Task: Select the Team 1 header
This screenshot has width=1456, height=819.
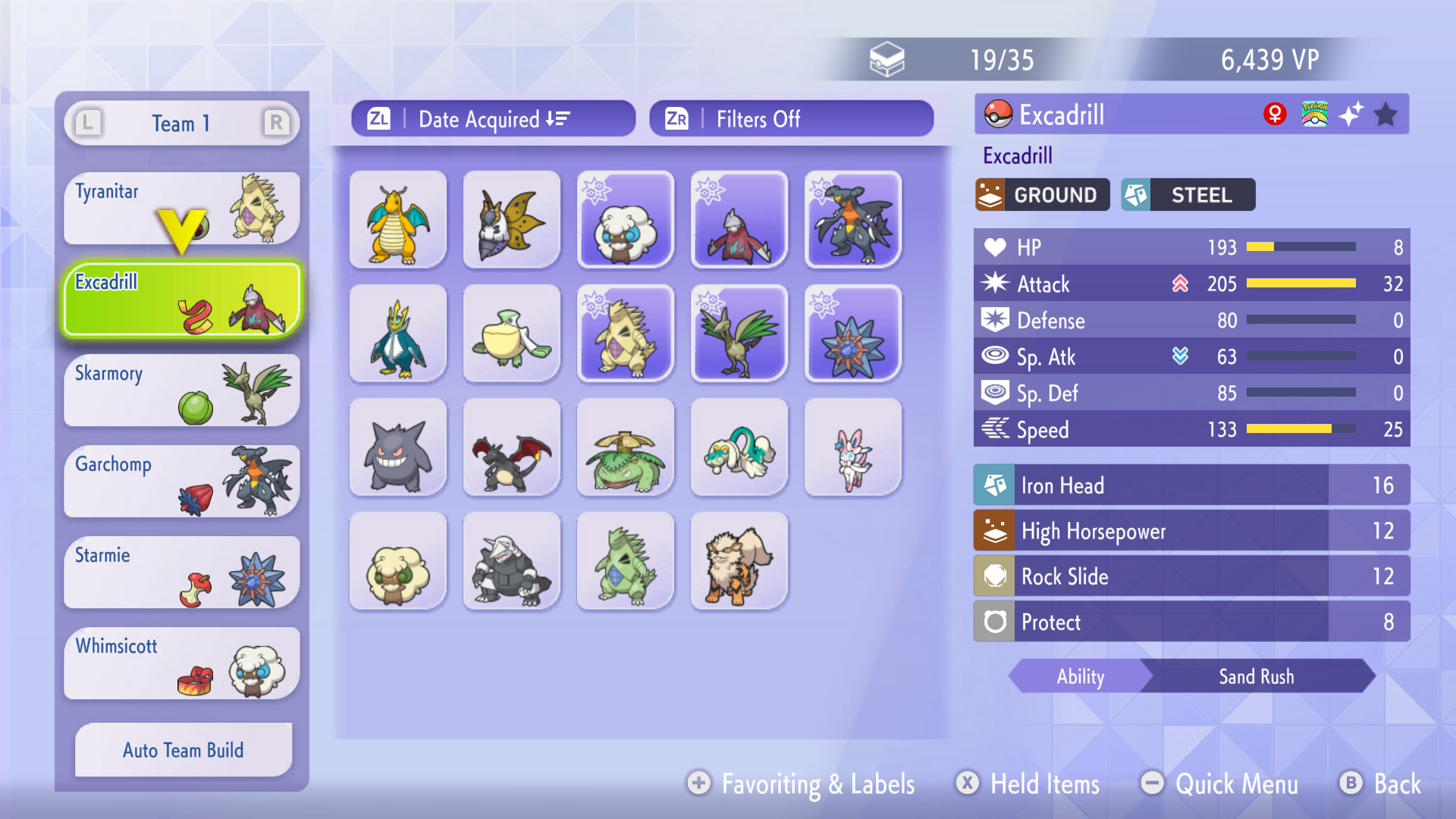Action: [180, 123]
